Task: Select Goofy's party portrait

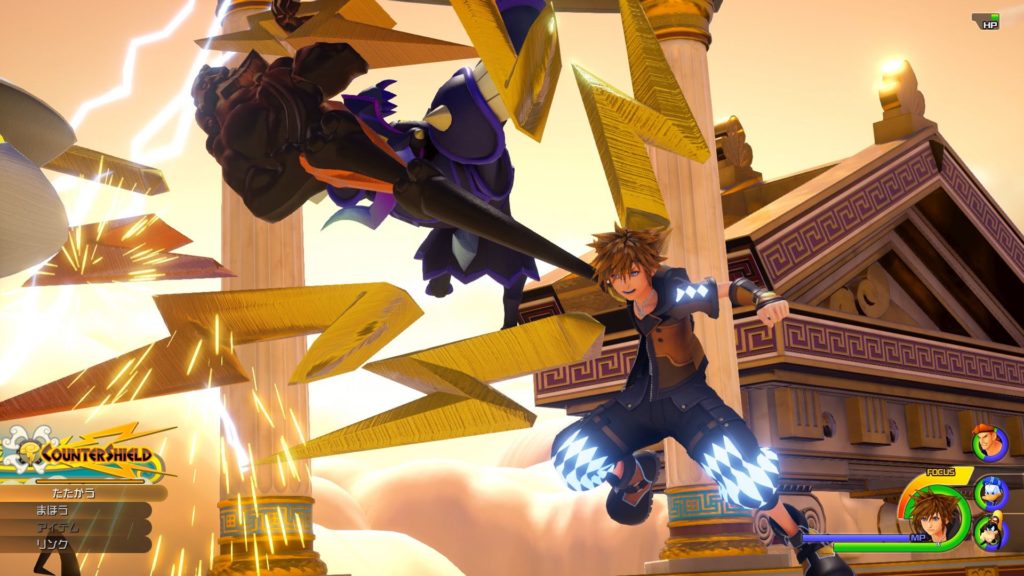Action: [x=991, y=530]
